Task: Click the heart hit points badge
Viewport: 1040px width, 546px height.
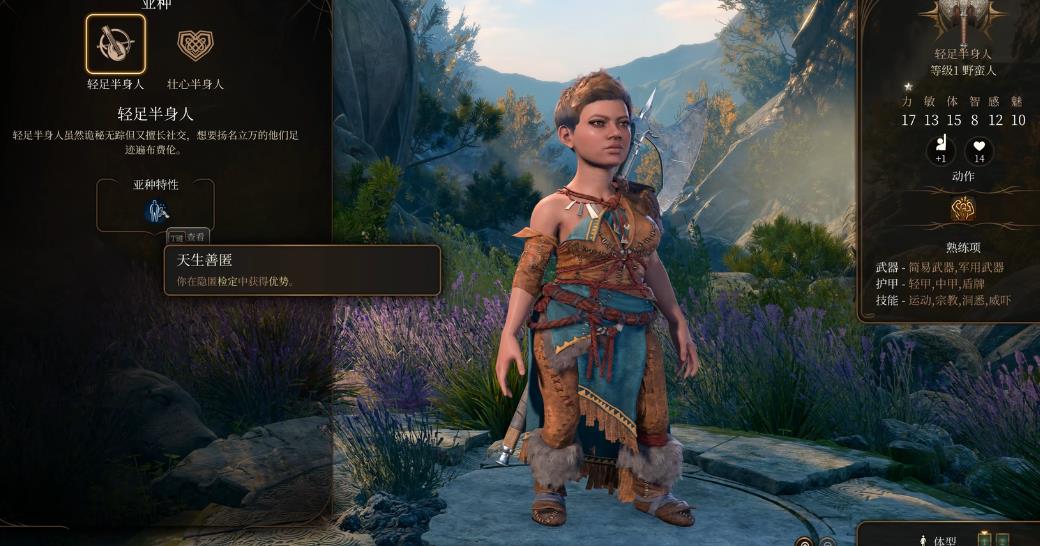Action: (x=979, y=152)
